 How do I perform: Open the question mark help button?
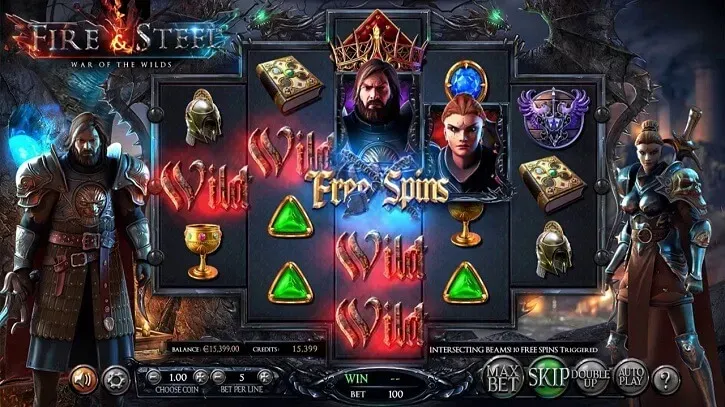point(664,379)
